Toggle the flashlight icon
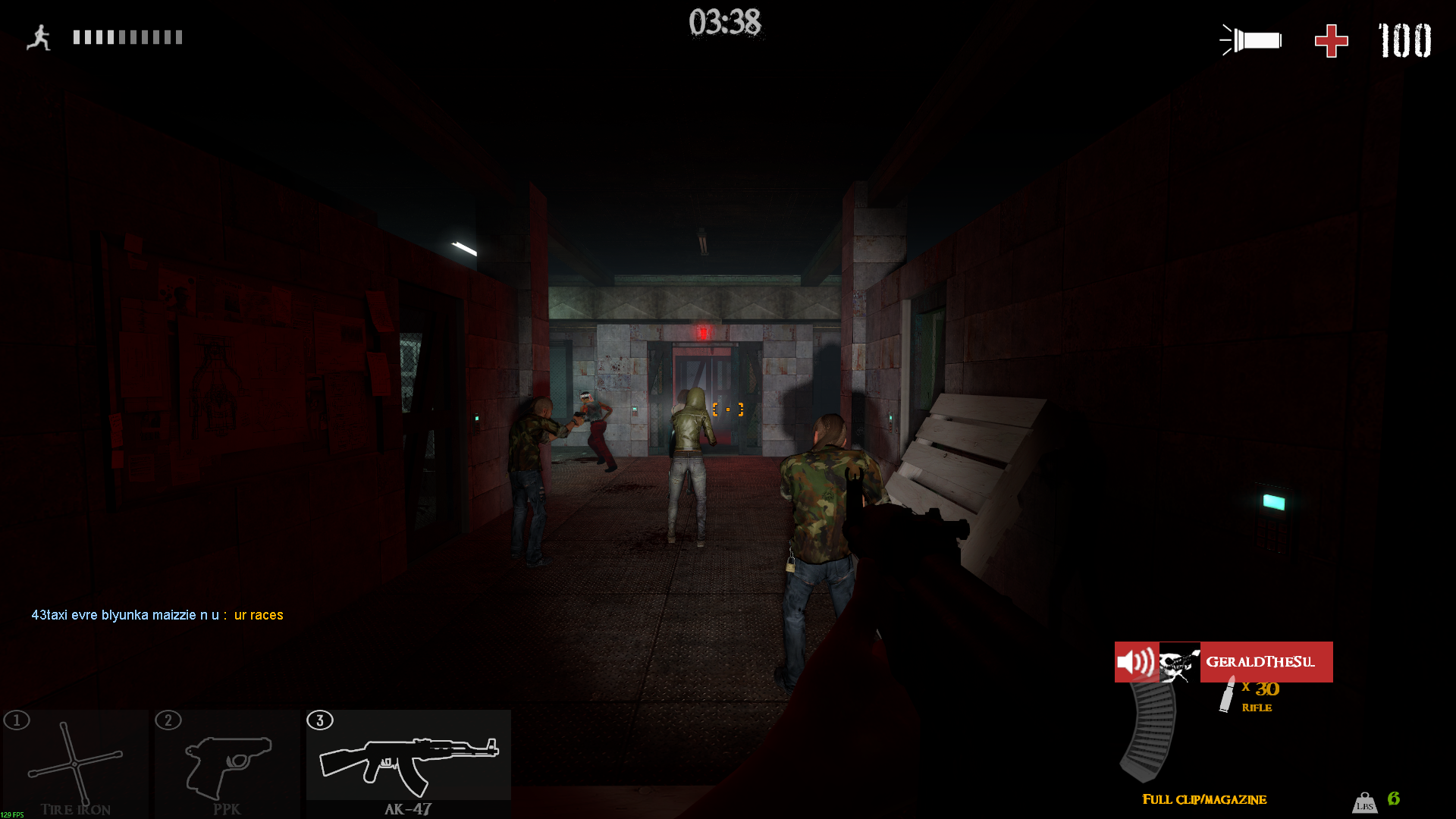The width and height of the screenshot is (1456, 819). click(x=1251, y=40)
